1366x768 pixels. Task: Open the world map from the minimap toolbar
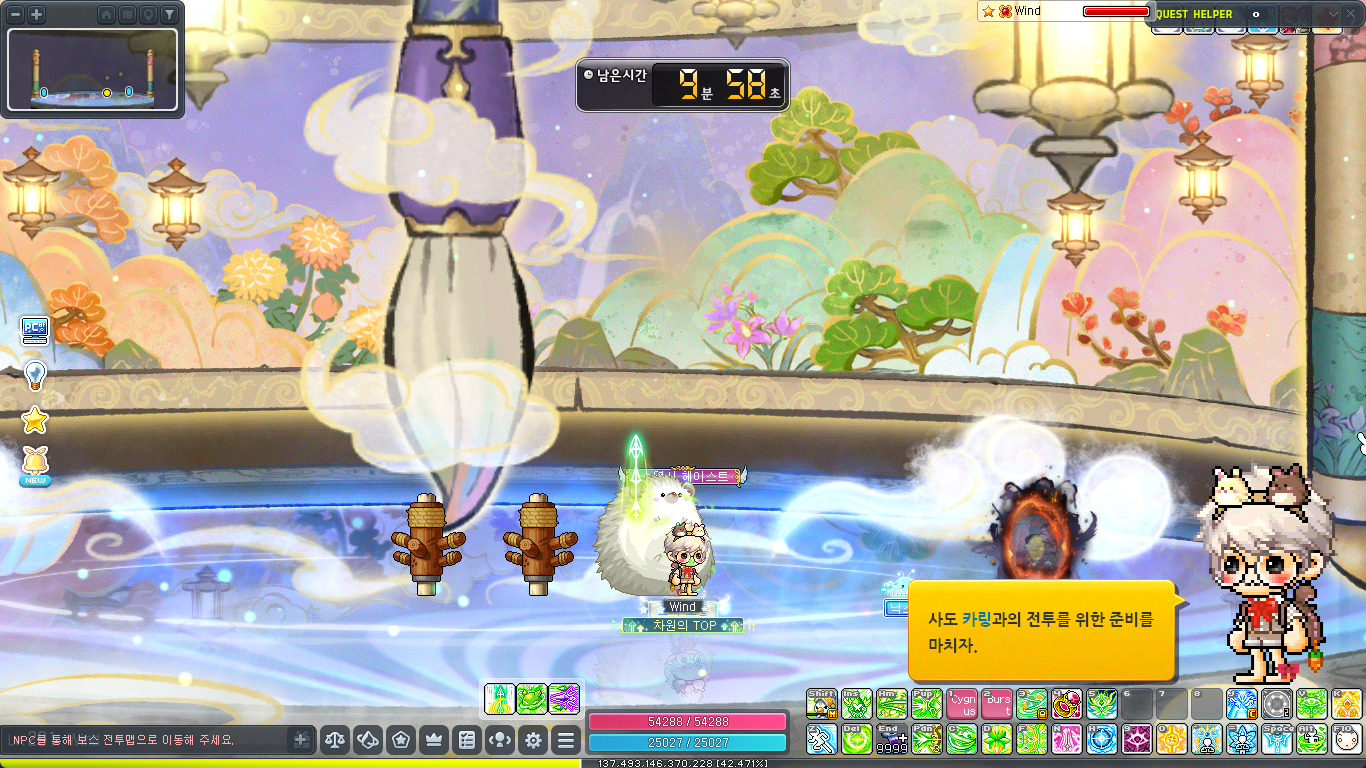click(x=127, y=15)
